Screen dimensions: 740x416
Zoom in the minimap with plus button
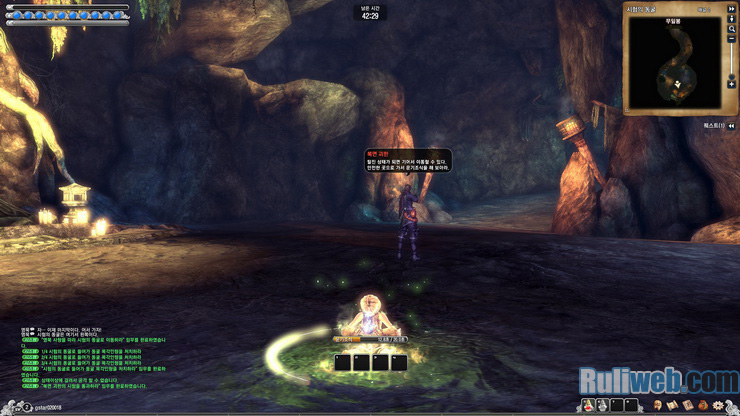[732, 85]
